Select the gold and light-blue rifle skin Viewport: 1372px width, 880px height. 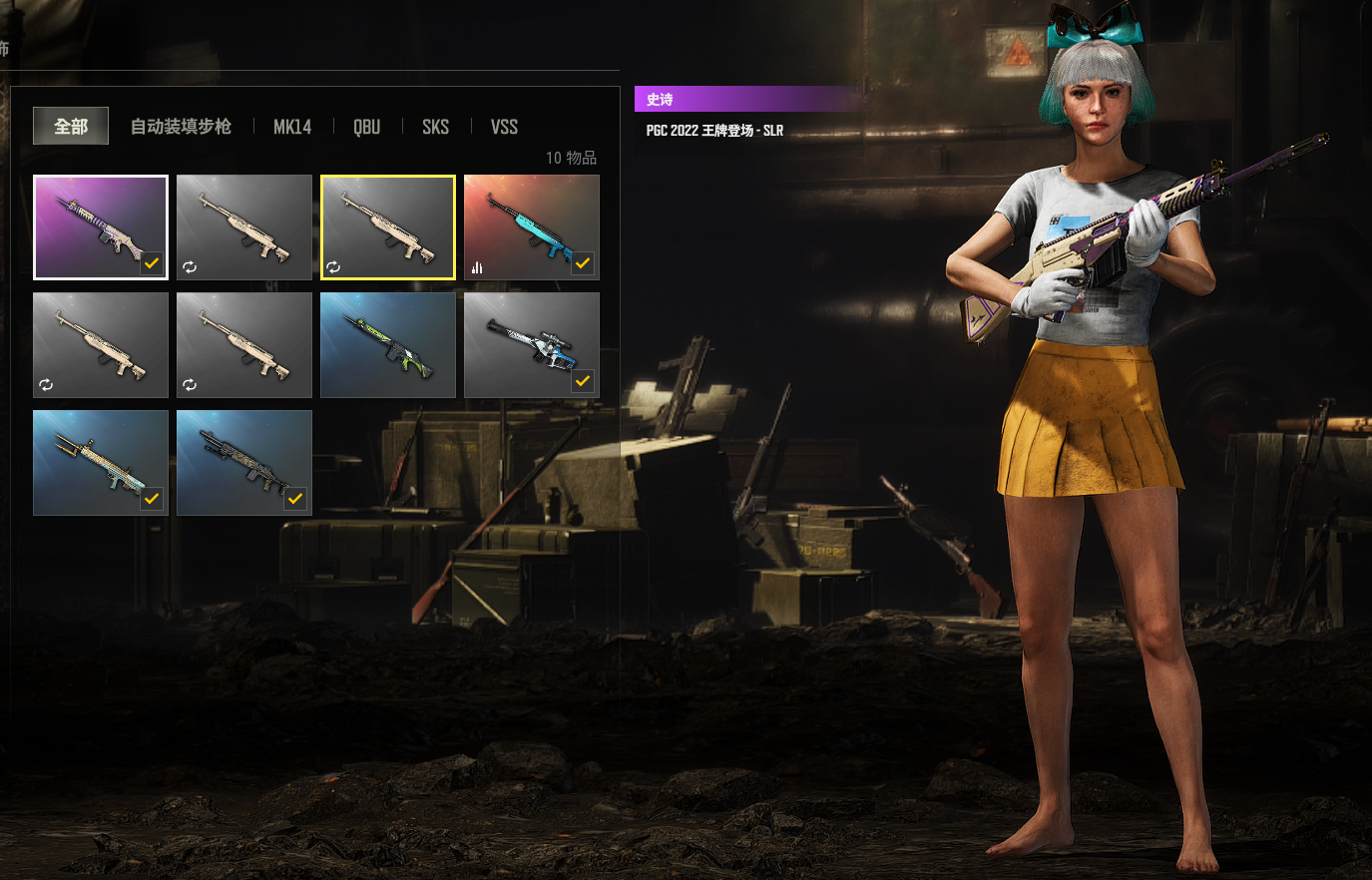[101, 463]
